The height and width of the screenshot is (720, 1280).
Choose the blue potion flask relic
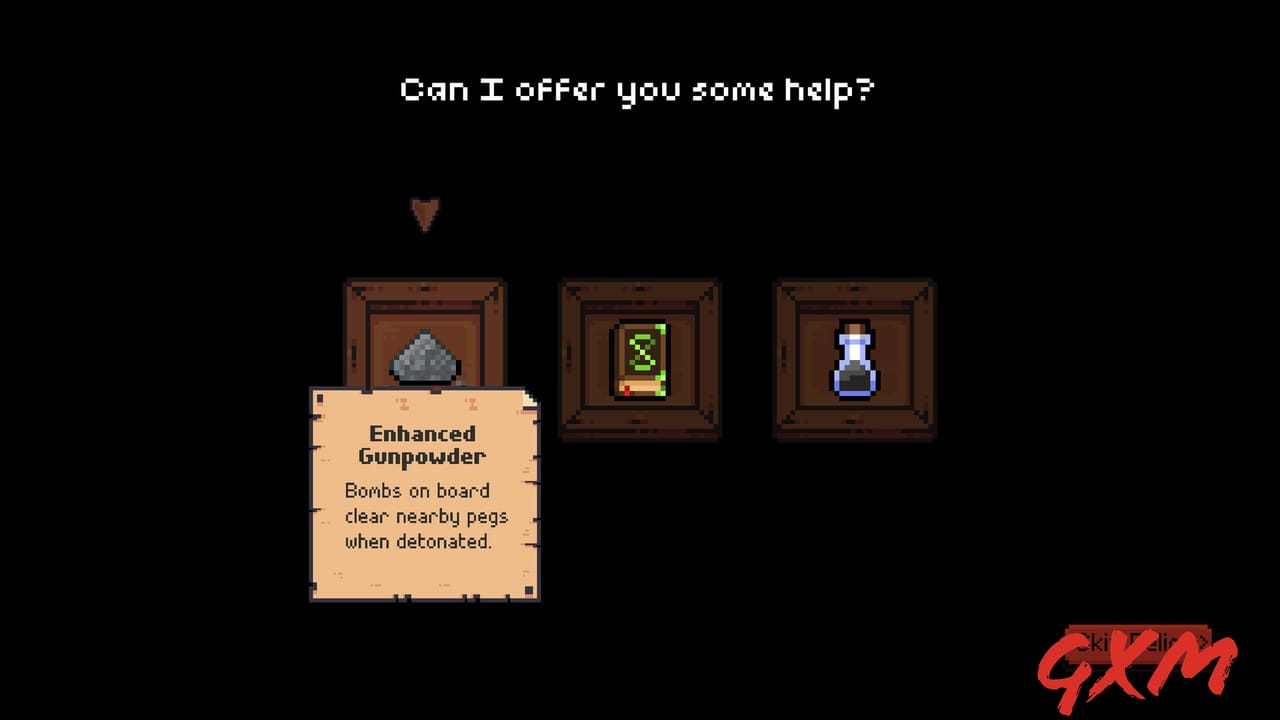854,360
